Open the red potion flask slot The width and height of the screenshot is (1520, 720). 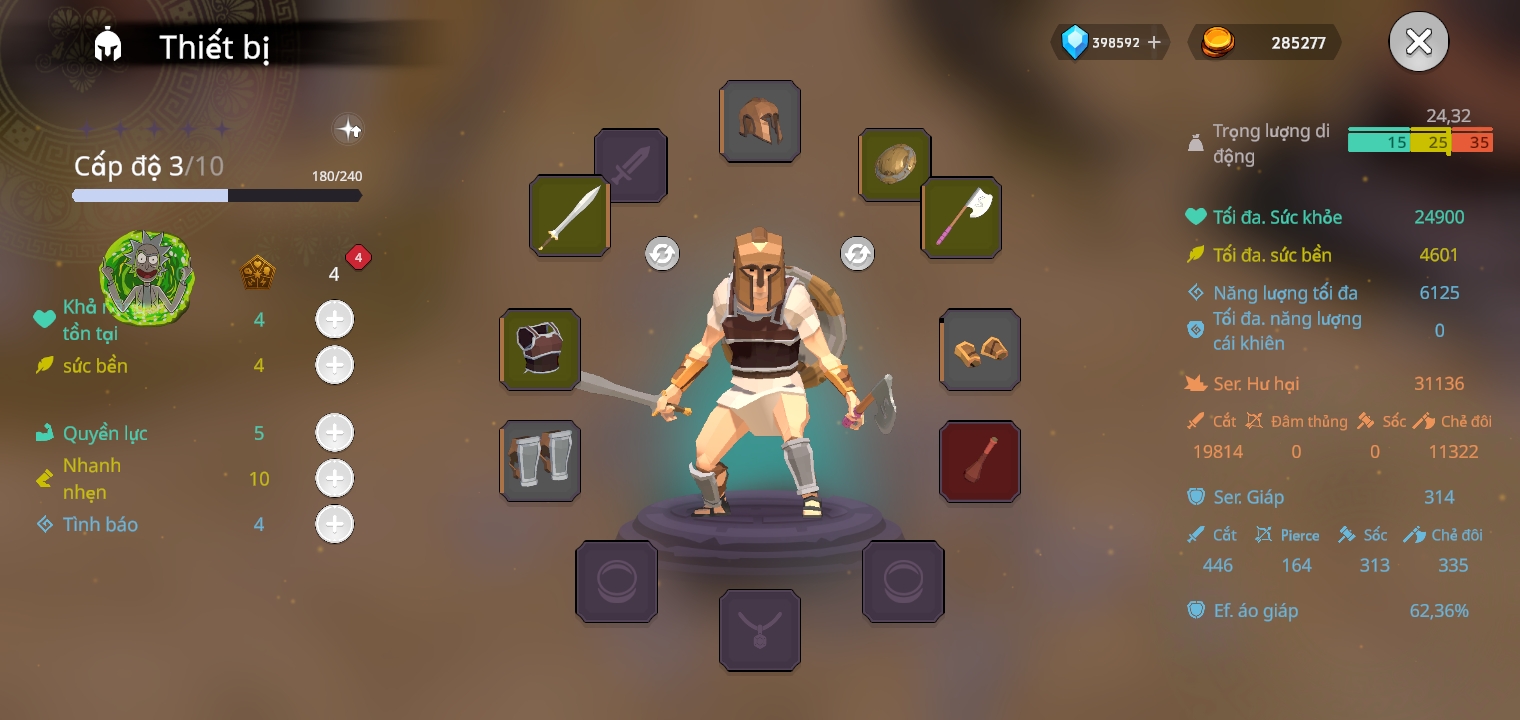pyautogui.click(x=980, y=460)
